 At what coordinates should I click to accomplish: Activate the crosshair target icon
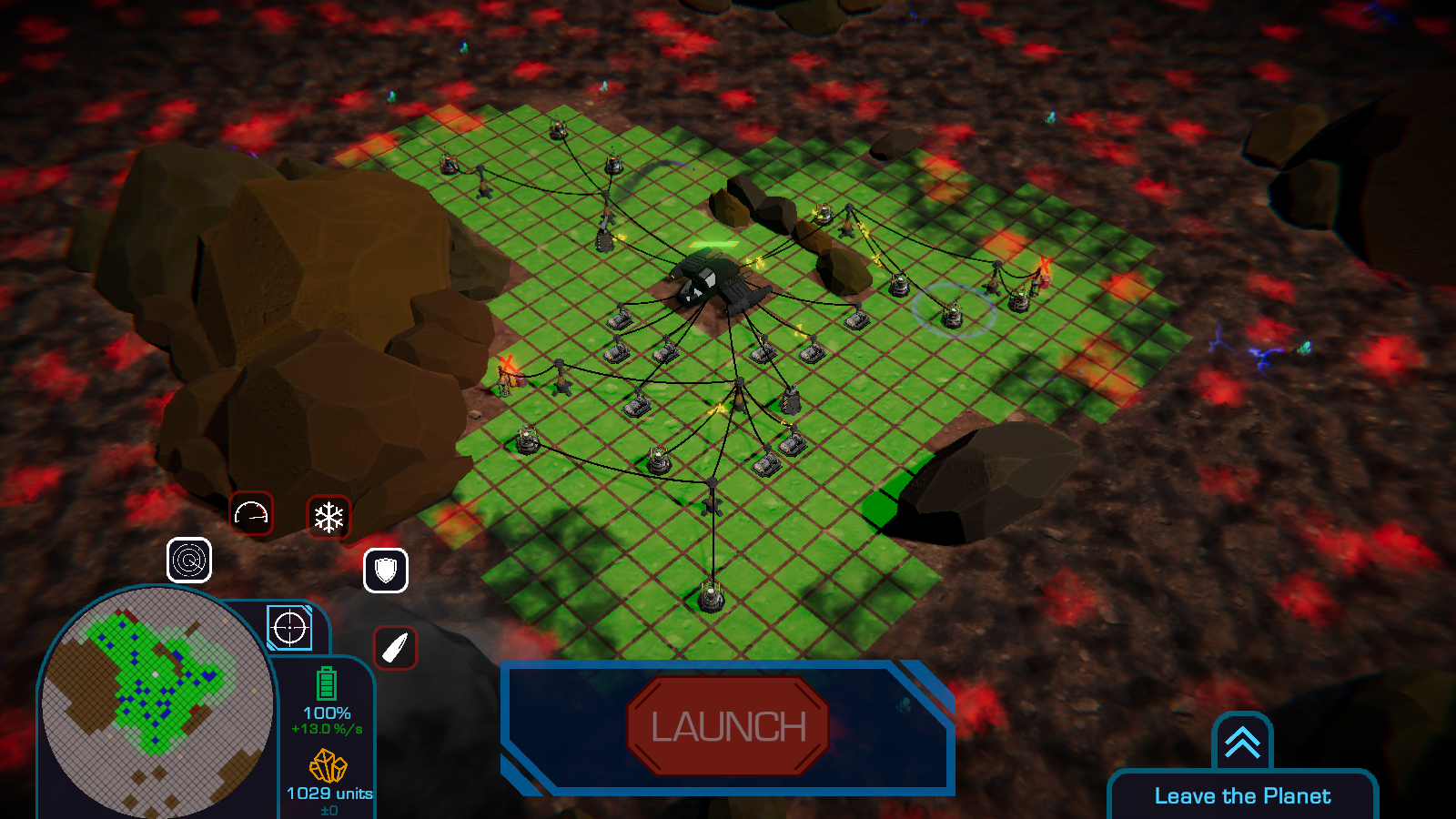click(290, 628)
